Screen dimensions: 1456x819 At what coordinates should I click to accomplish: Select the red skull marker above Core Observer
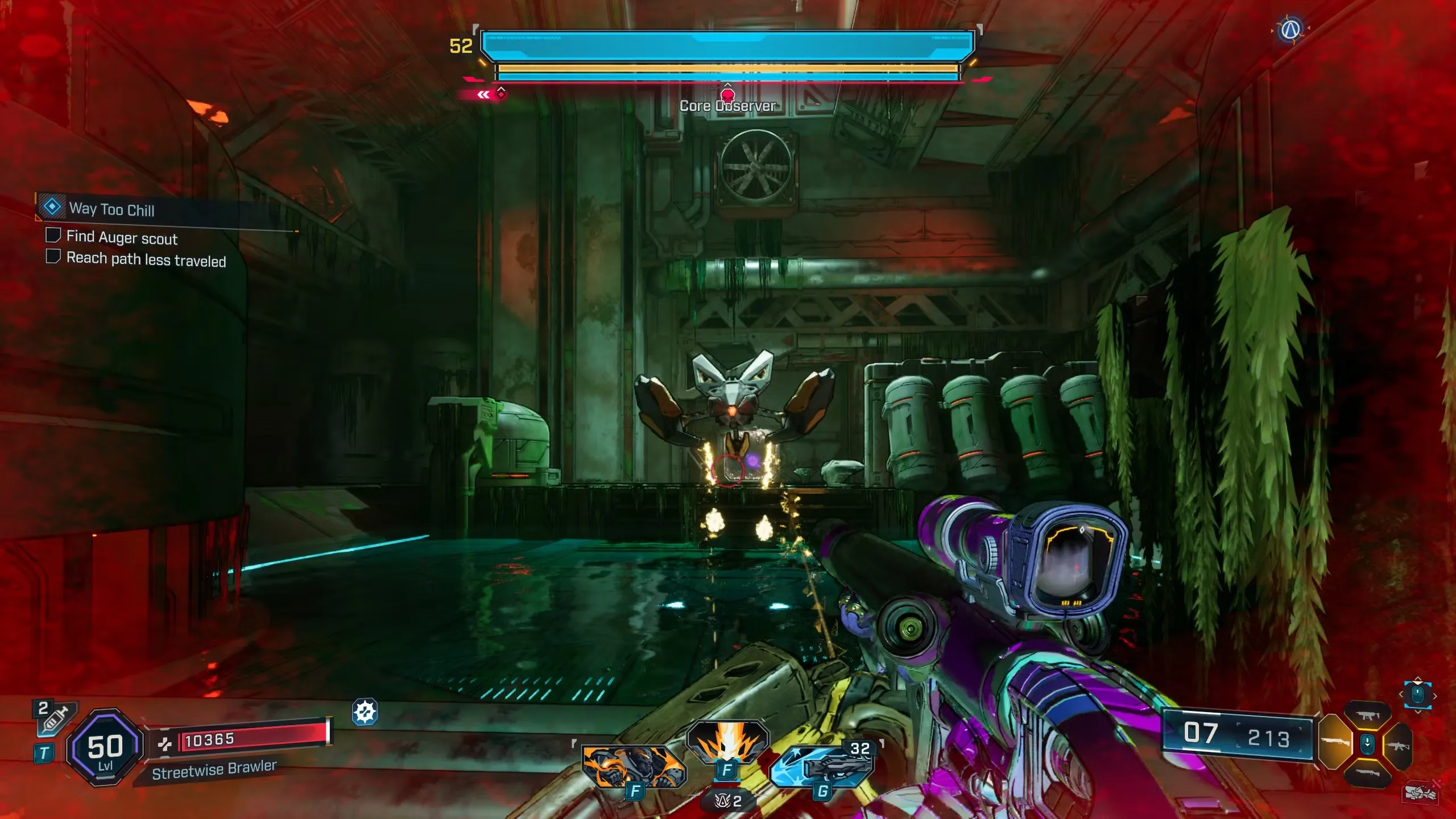pyautogui.click(x=727, y=94)
